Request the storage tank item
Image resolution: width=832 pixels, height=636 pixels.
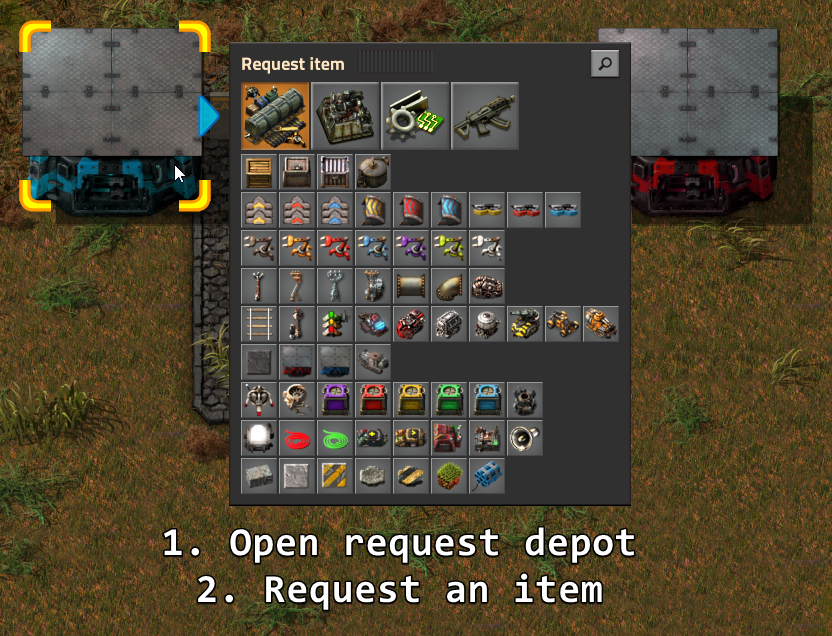pyautogui.click(x=373, y=172)
